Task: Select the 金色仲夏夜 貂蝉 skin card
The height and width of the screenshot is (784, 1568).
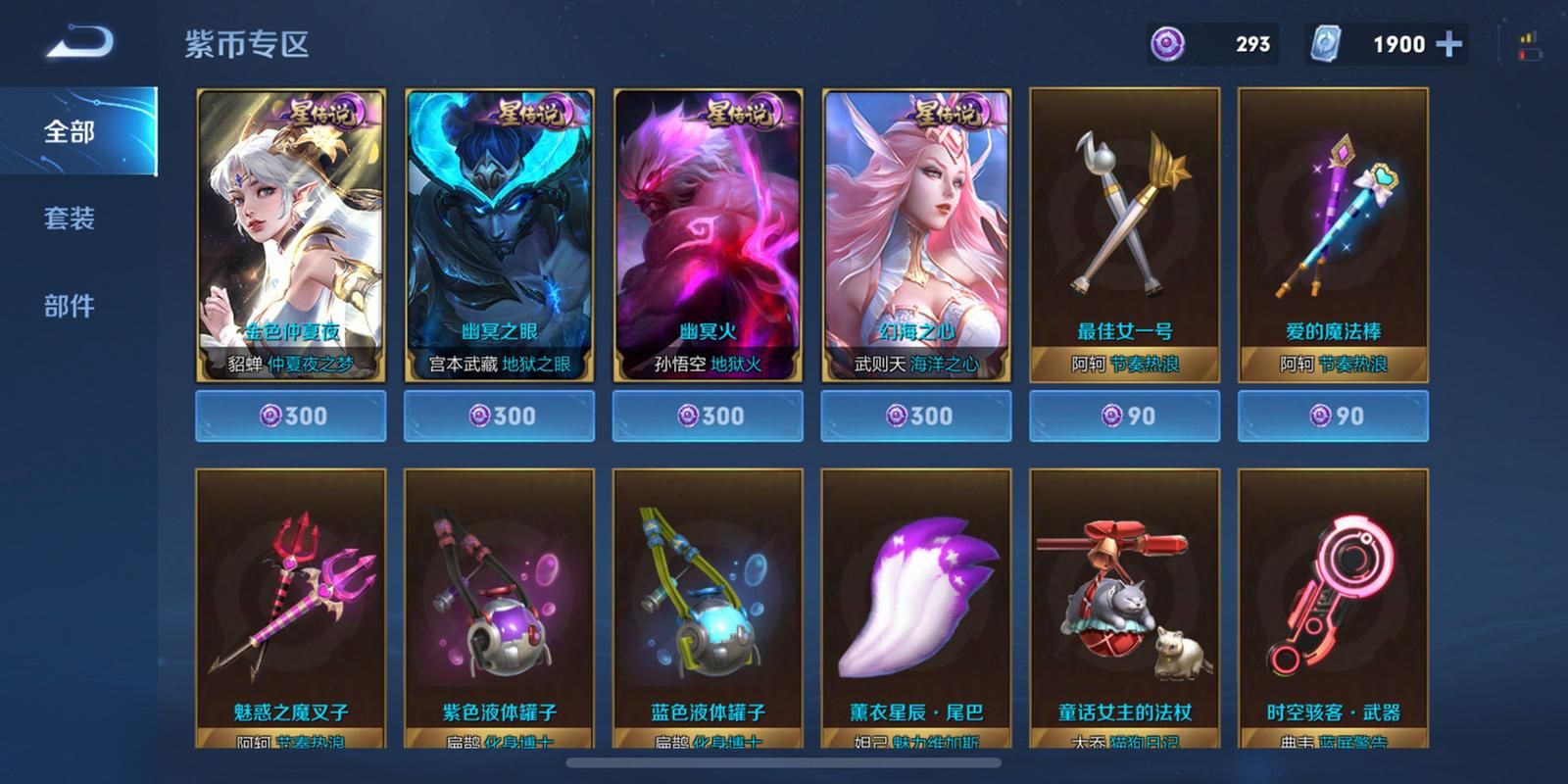Action: tap(291, 235)
